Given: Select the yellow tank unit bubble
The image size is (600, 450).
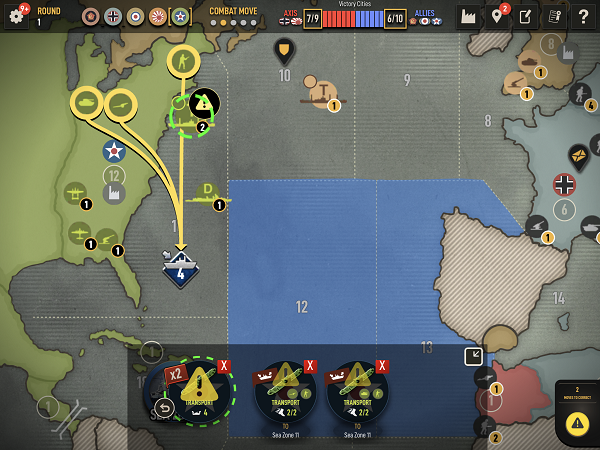Looking at the screenshot, I should pyautogui.click(x=87, y=103).
